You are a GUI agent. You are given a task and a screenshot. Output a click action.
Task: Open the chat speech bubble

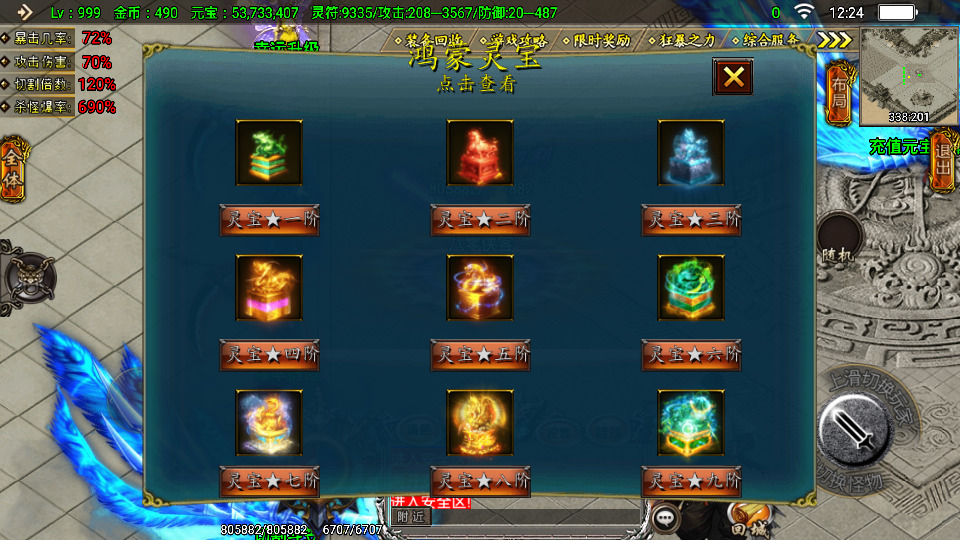(x=664, y=517)
